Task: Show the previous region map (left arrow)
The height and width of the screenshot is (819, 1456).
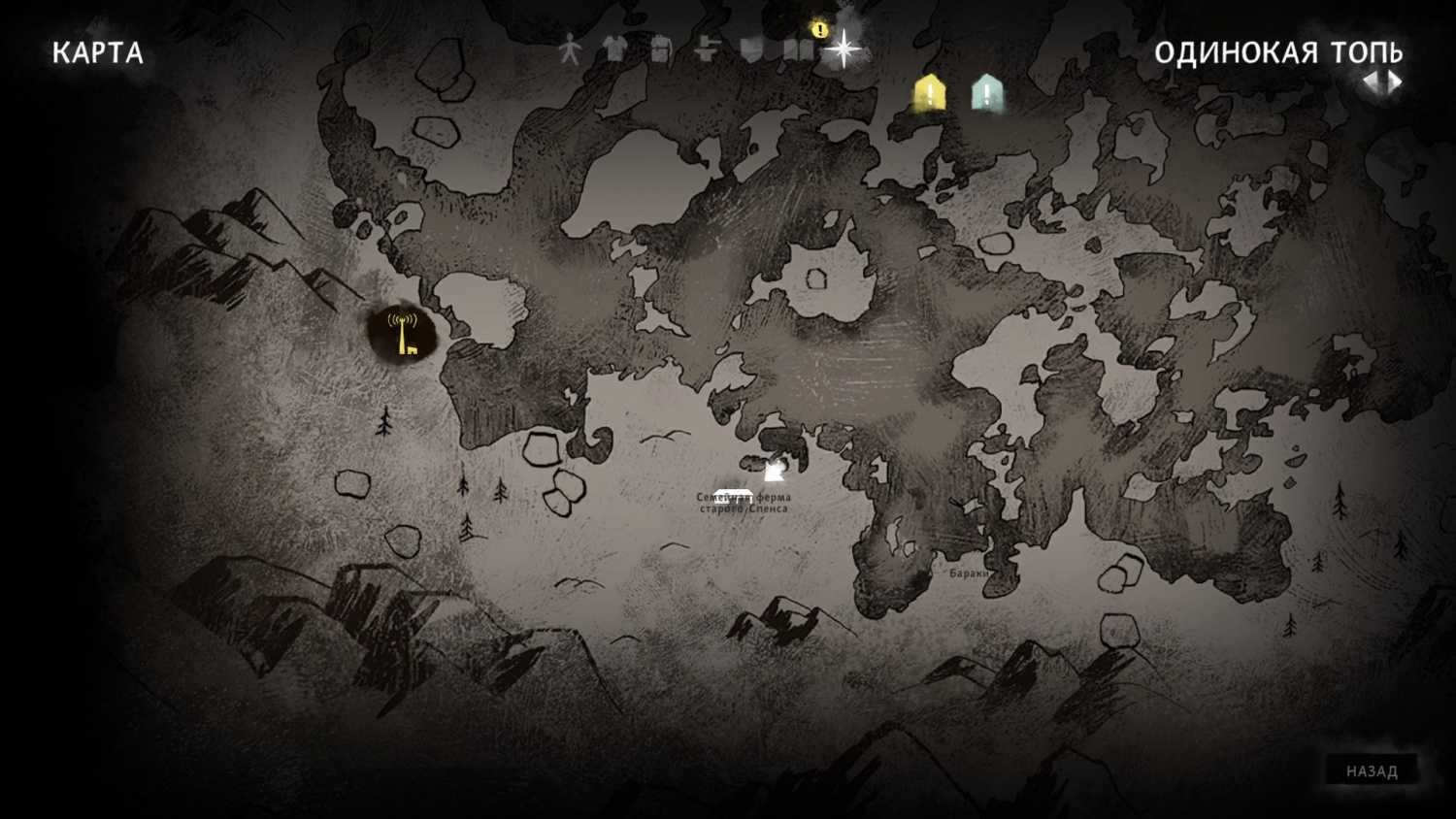Action: [x=1373, y=82]
